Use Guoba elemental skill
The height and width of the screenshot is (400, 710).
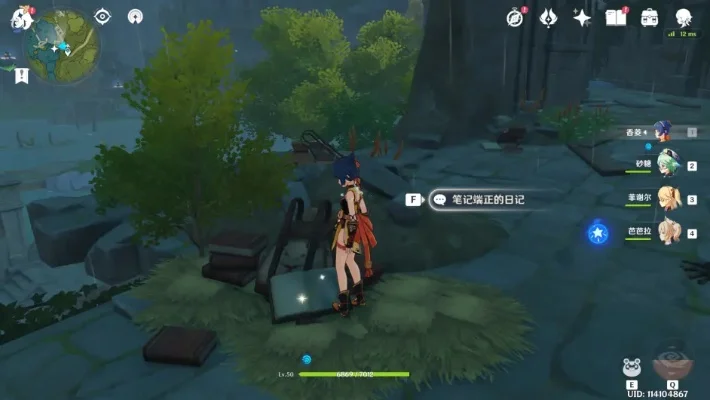(632, 367)
